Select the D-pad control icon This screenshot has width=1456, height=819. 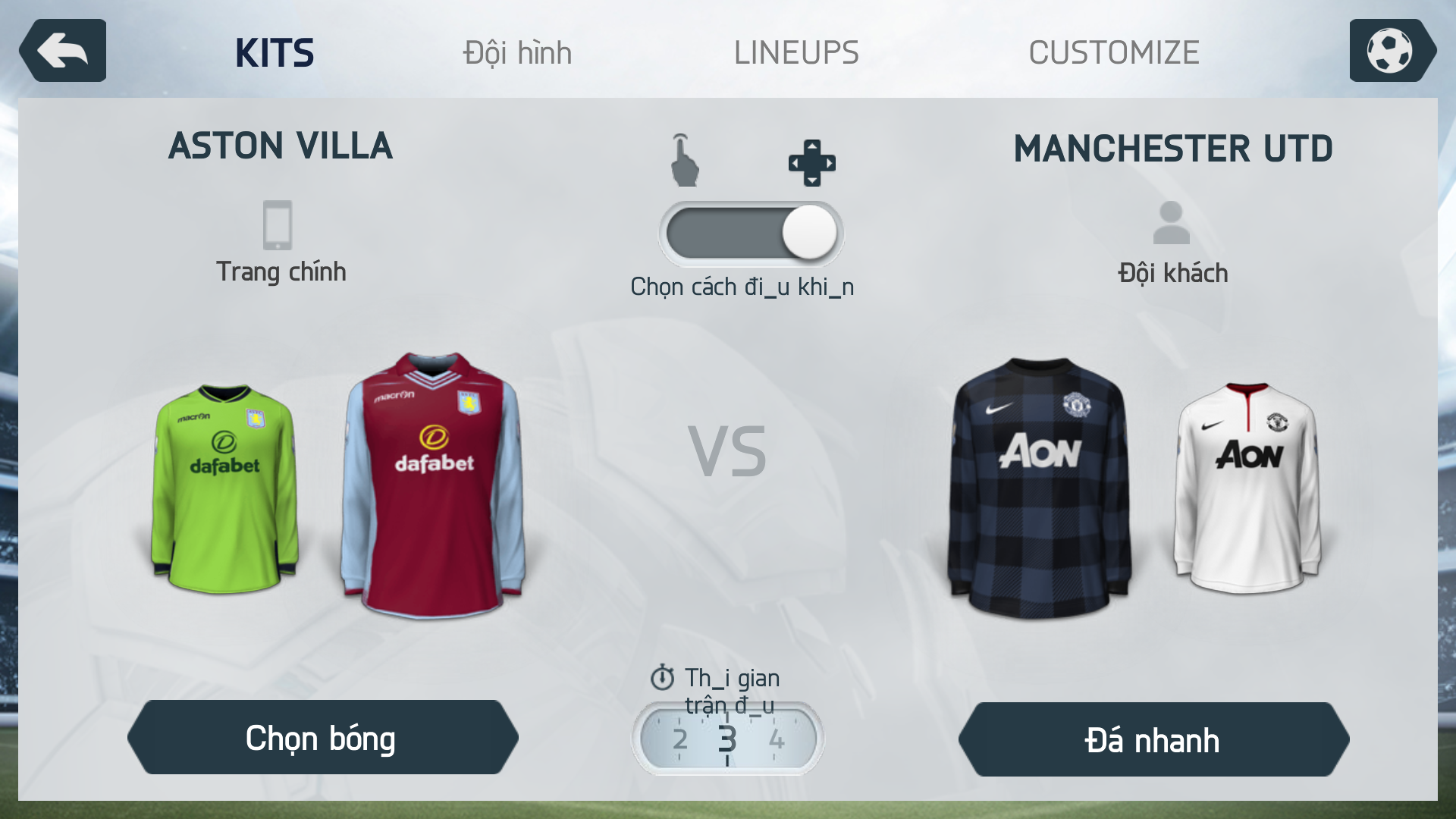[811, 162]
